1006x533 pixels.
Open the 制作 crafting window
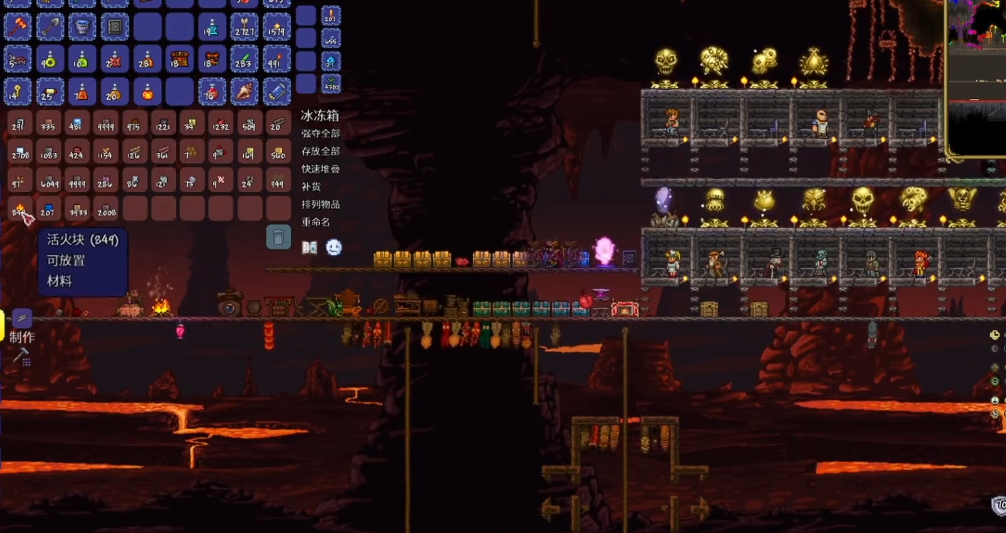[x=22, y=338]
